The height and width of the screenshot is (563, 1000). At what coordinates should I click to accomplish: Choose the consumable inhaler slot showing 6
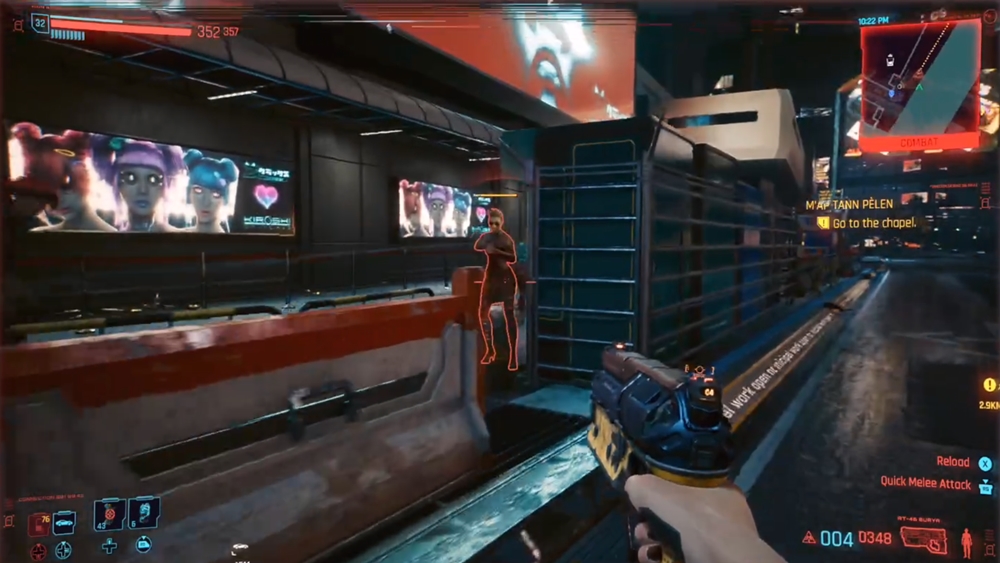pyautogui.click(x=143, y=513)
